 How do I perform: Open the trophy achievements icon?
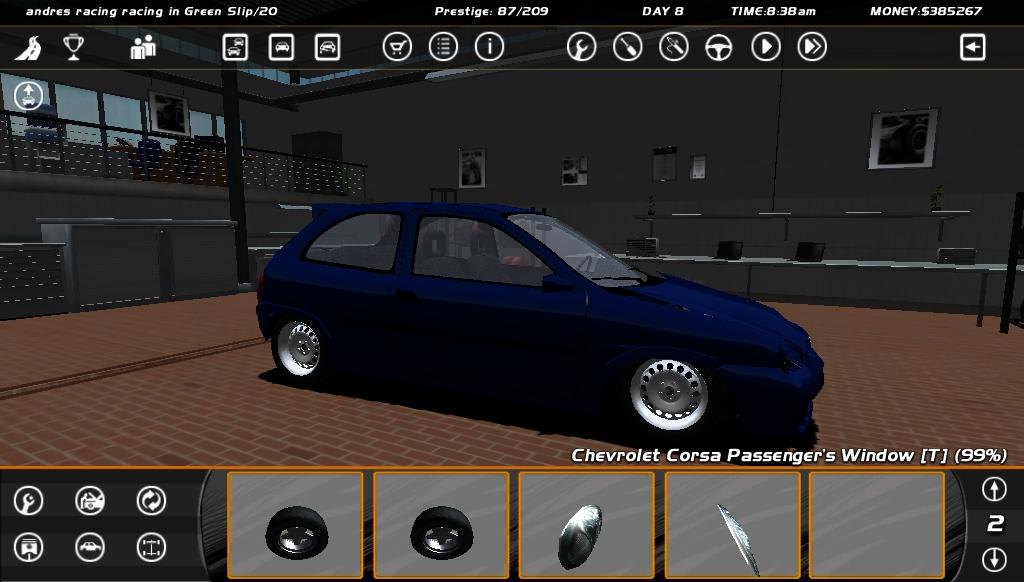click(x=73, y=47)
